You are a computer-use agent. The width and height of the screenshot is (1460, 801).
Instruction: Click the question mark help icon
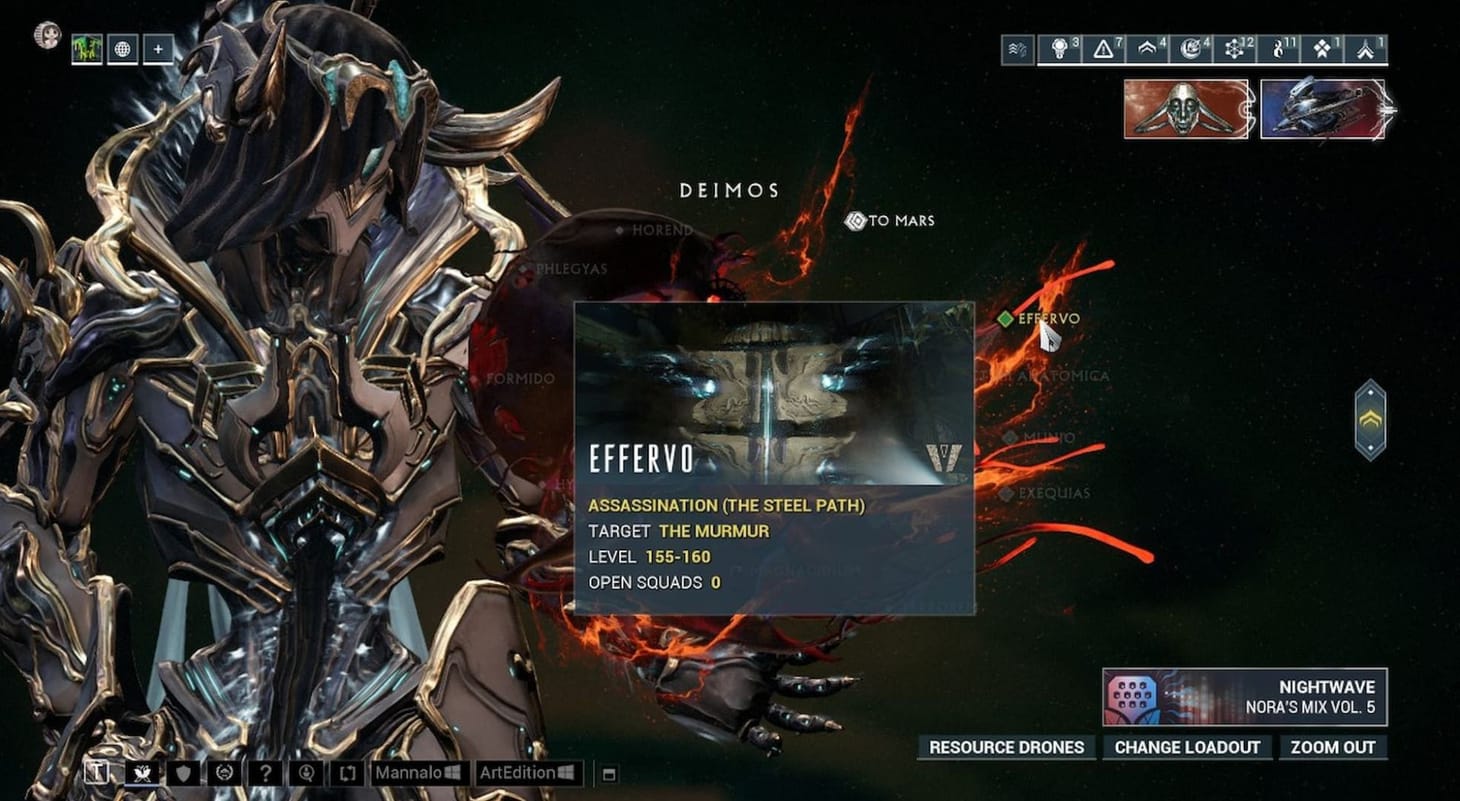tap(267, 772)
